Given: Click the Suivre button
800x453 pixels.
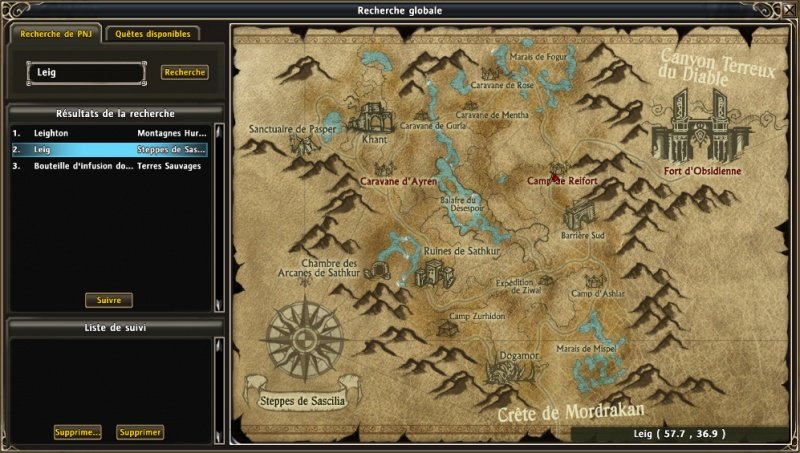Looking at the screenshot, I should point(108,300).
